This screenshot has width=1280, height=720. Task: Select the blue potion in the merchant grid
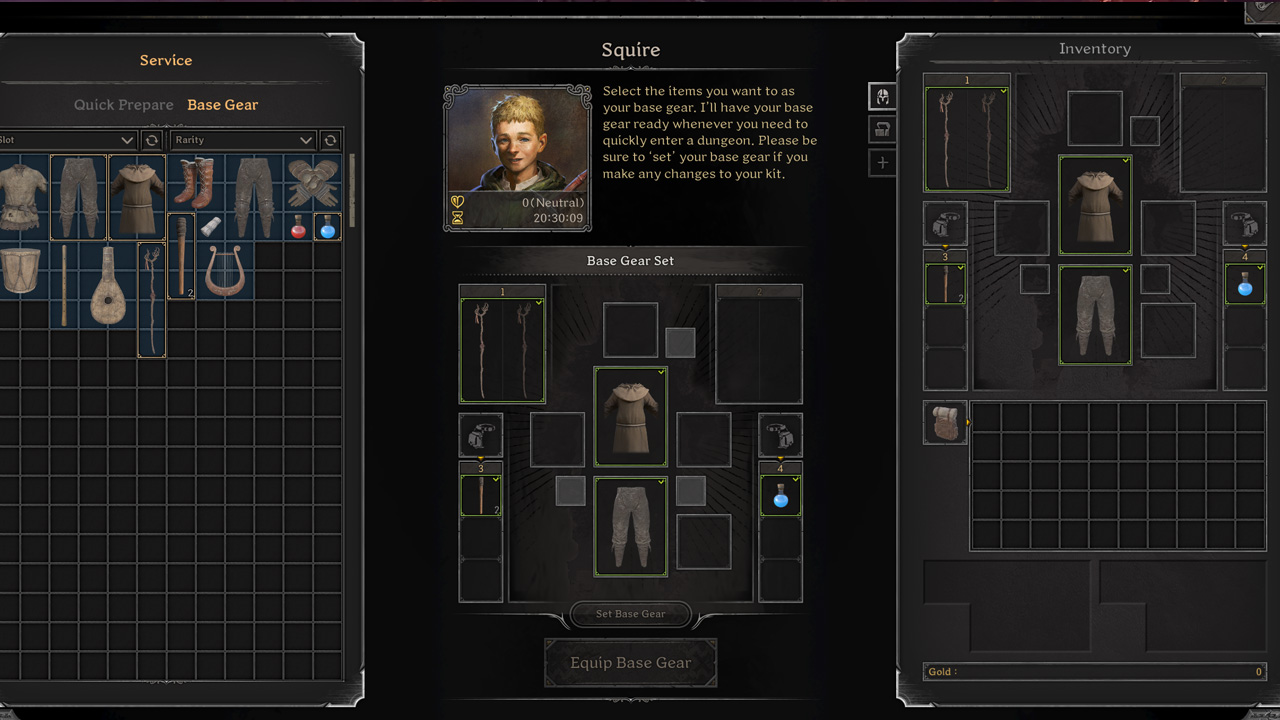[x=328, y=228]
